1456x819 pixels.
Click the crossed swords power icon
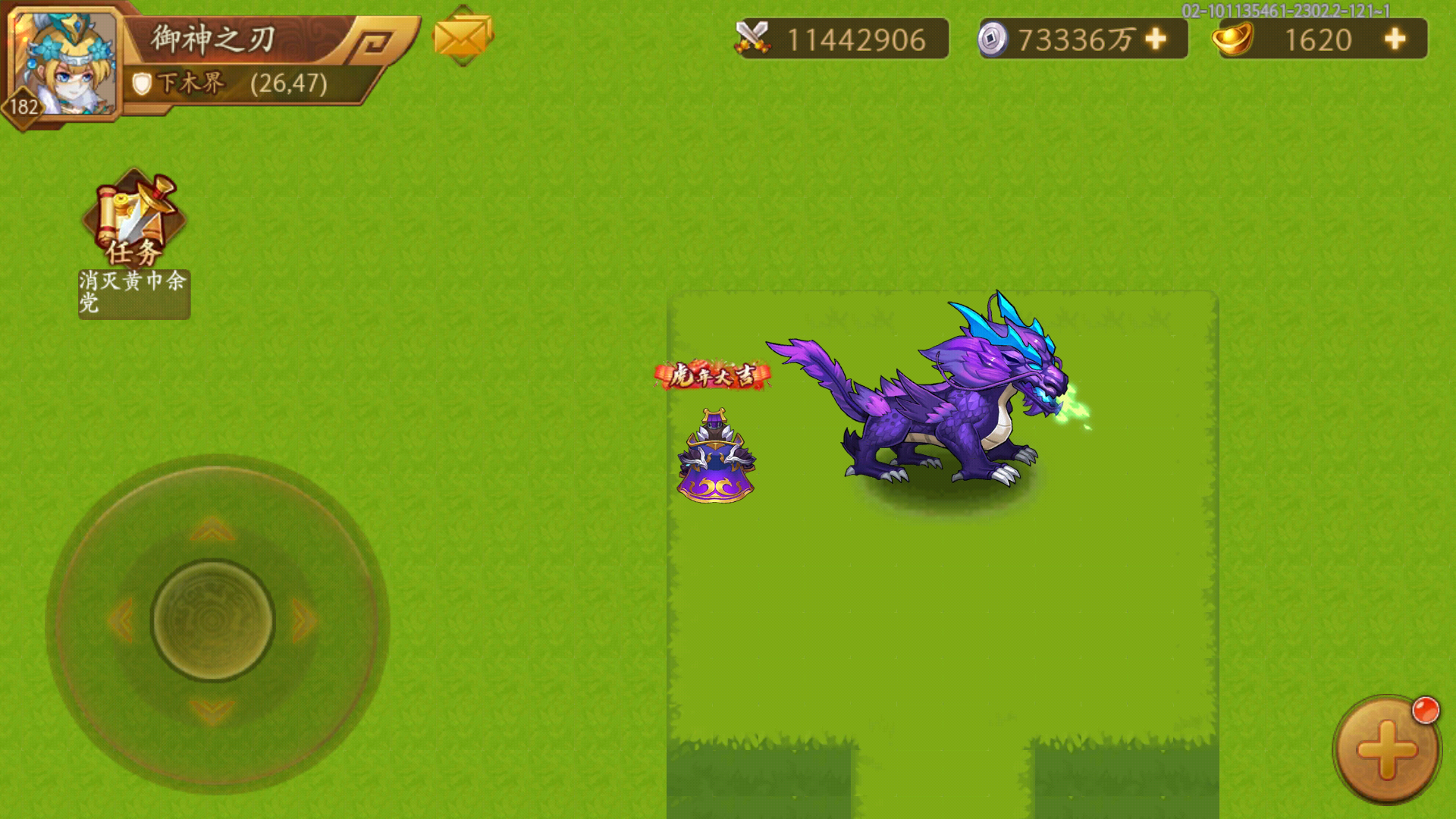click(x=755, y=35)
